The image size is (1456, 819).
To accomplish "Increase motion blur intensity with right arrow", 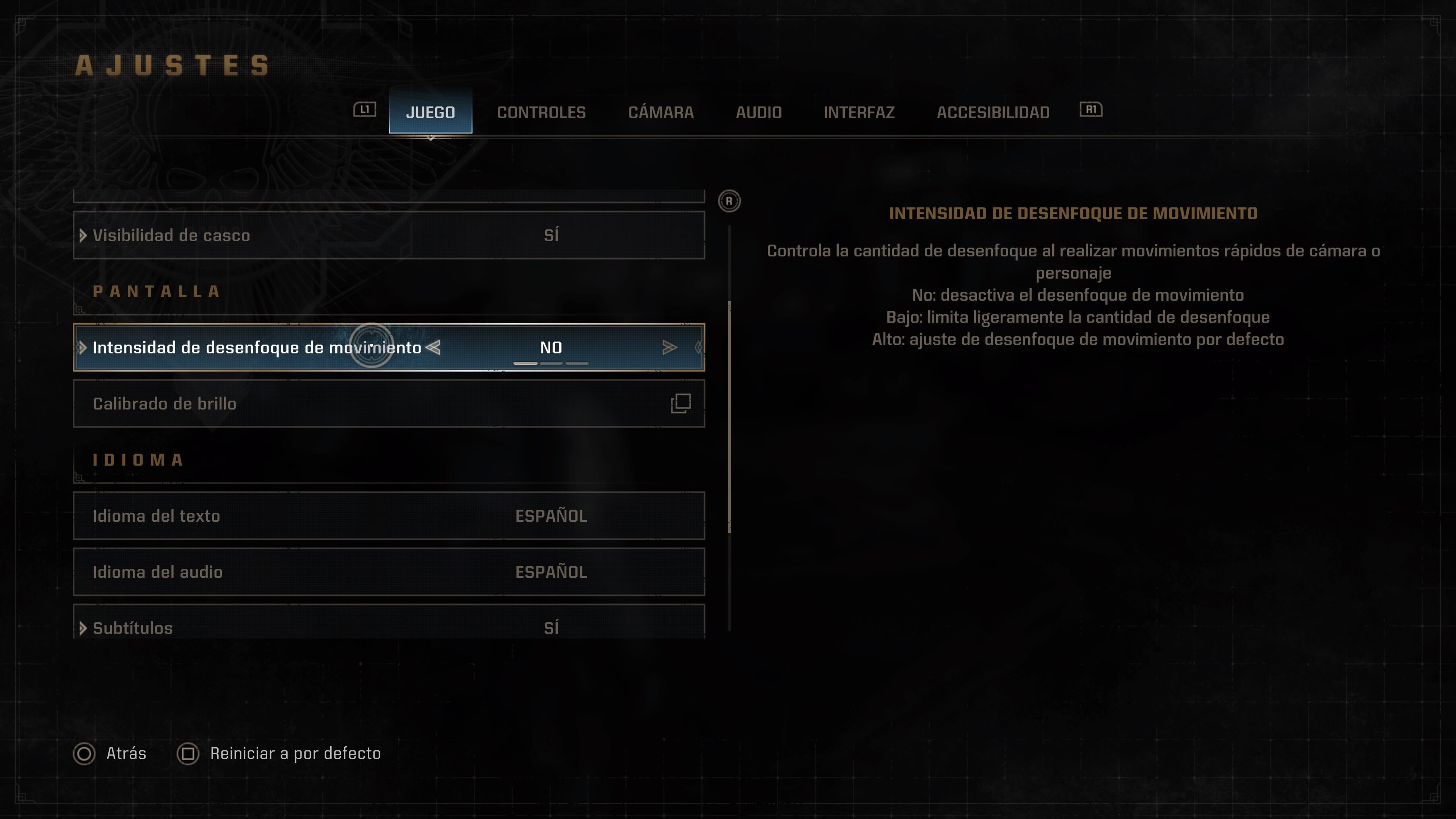I will point(669,348).
